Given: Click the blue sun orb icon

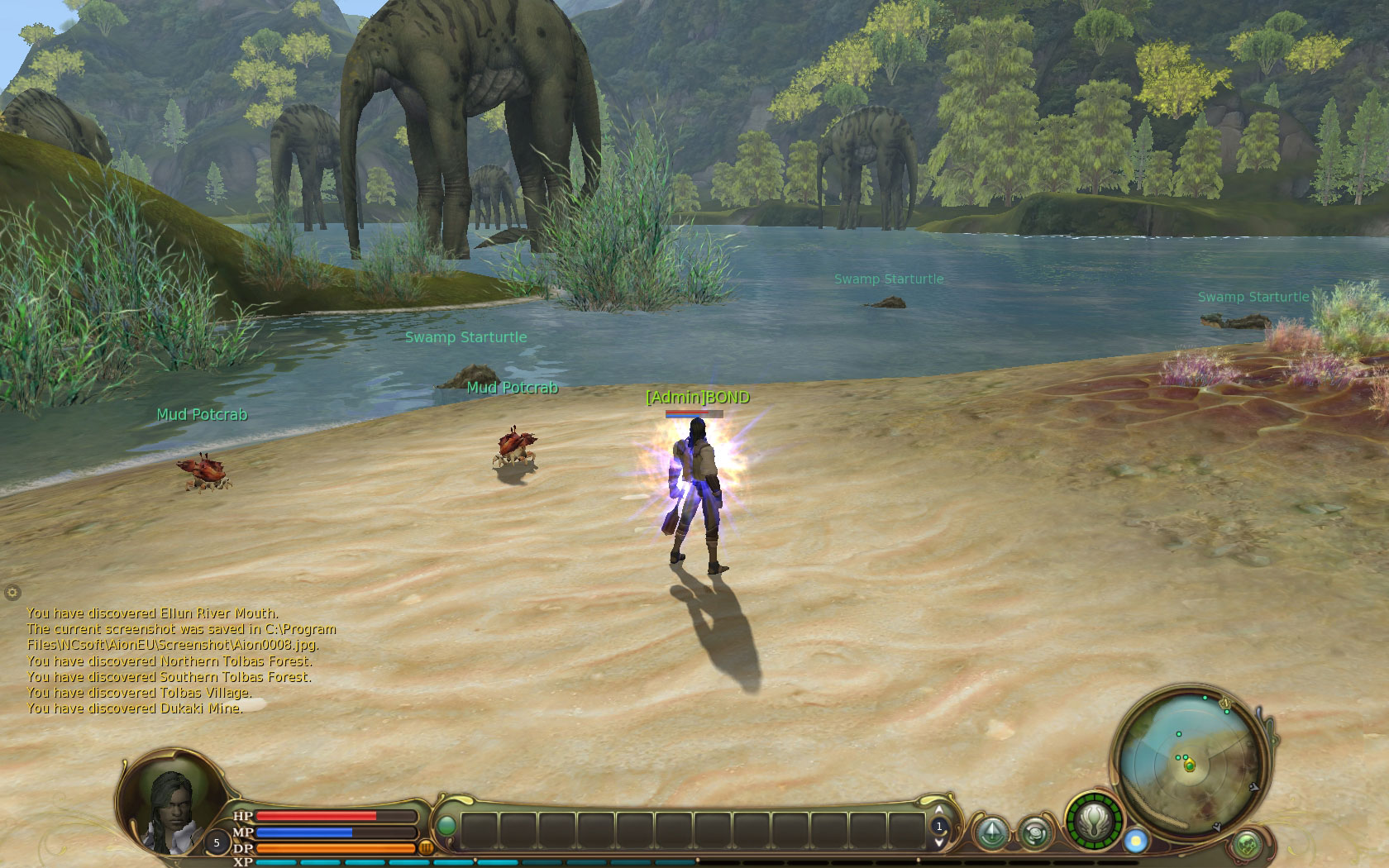Looking at the screenshot, I should pos(1136,841).
